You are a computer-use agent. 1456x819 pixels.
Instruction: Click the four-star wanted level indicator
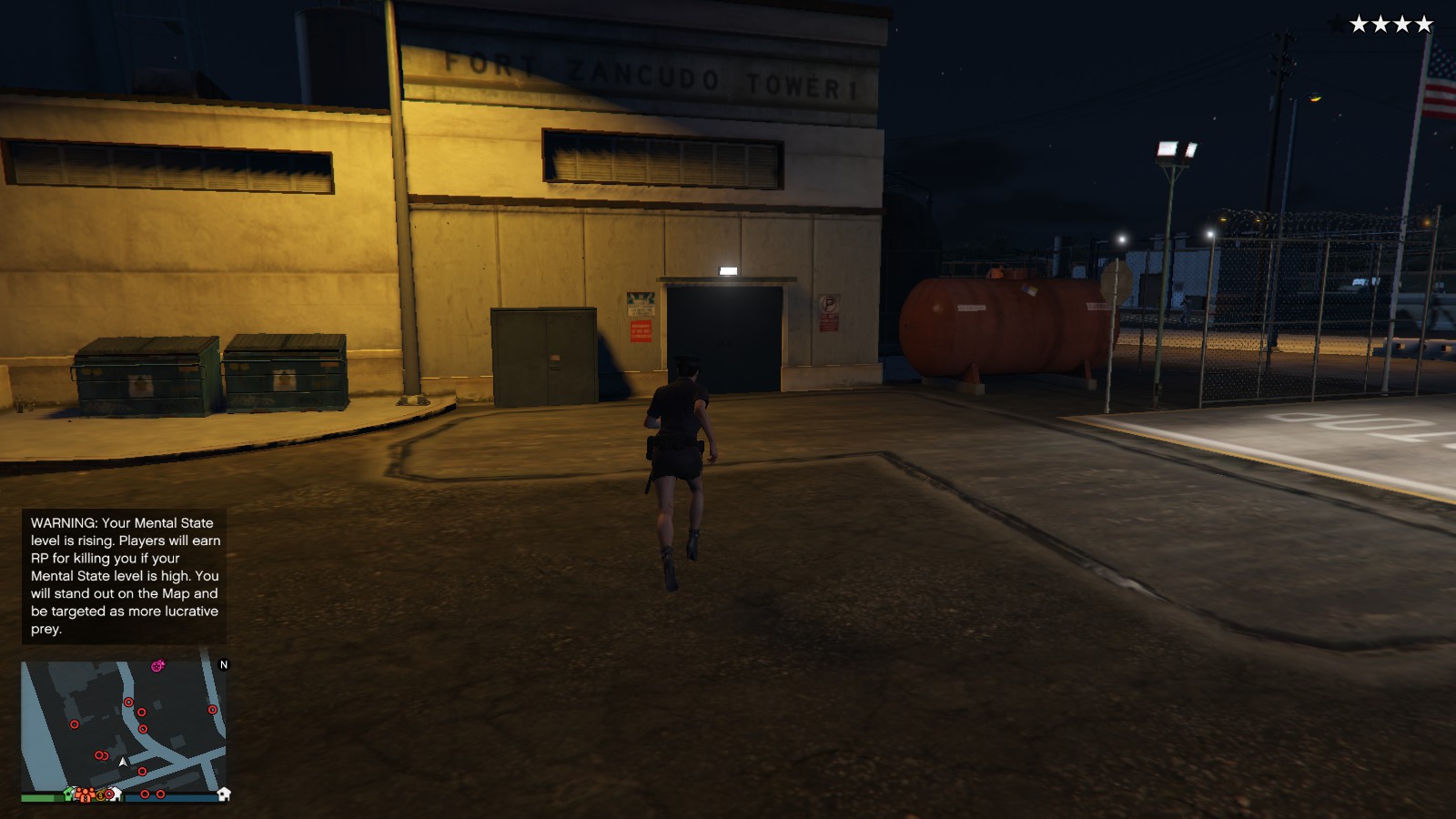tap(1391, 25)
